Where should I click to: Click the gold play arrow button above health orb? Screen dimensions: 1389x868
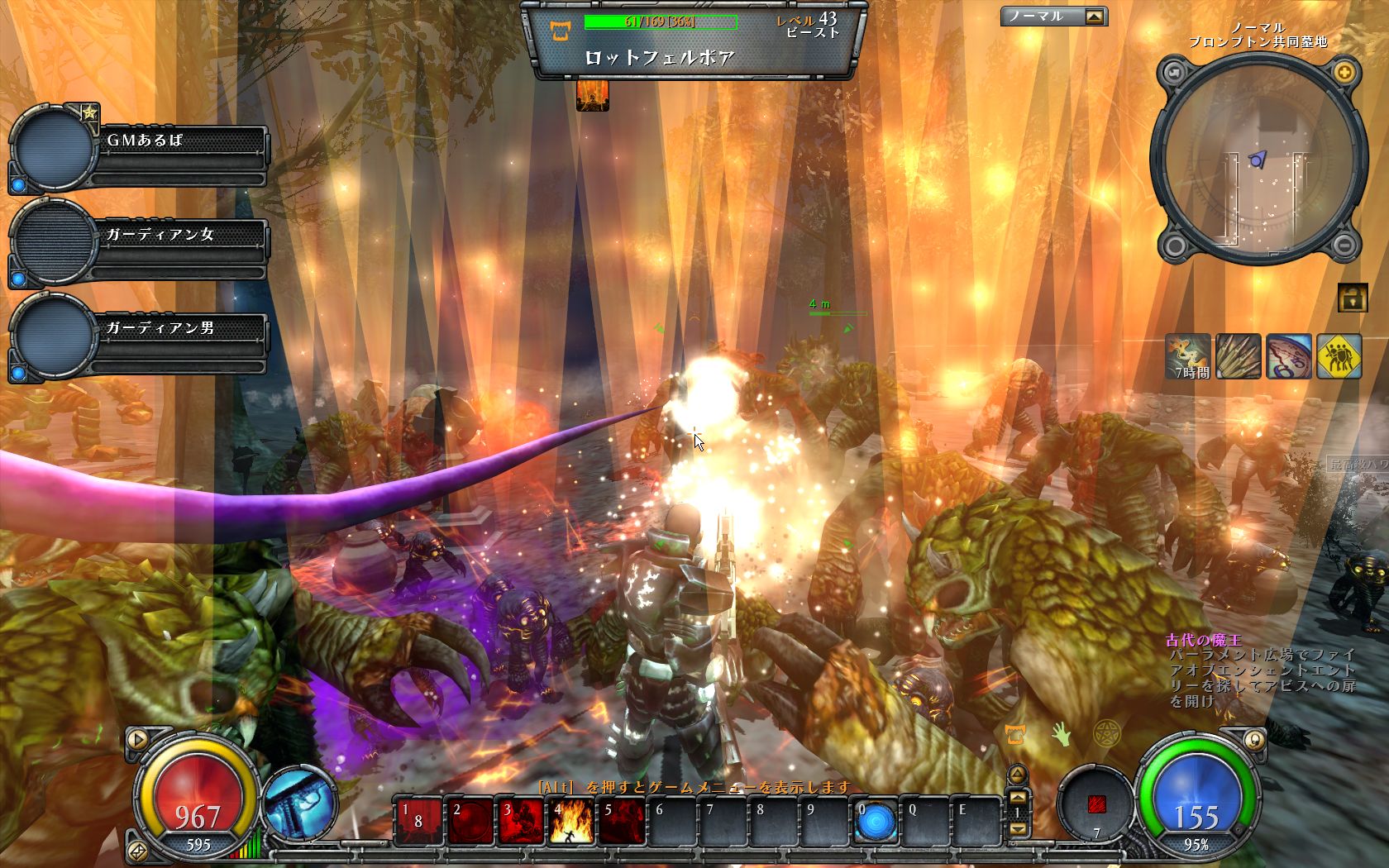point(137,738)
